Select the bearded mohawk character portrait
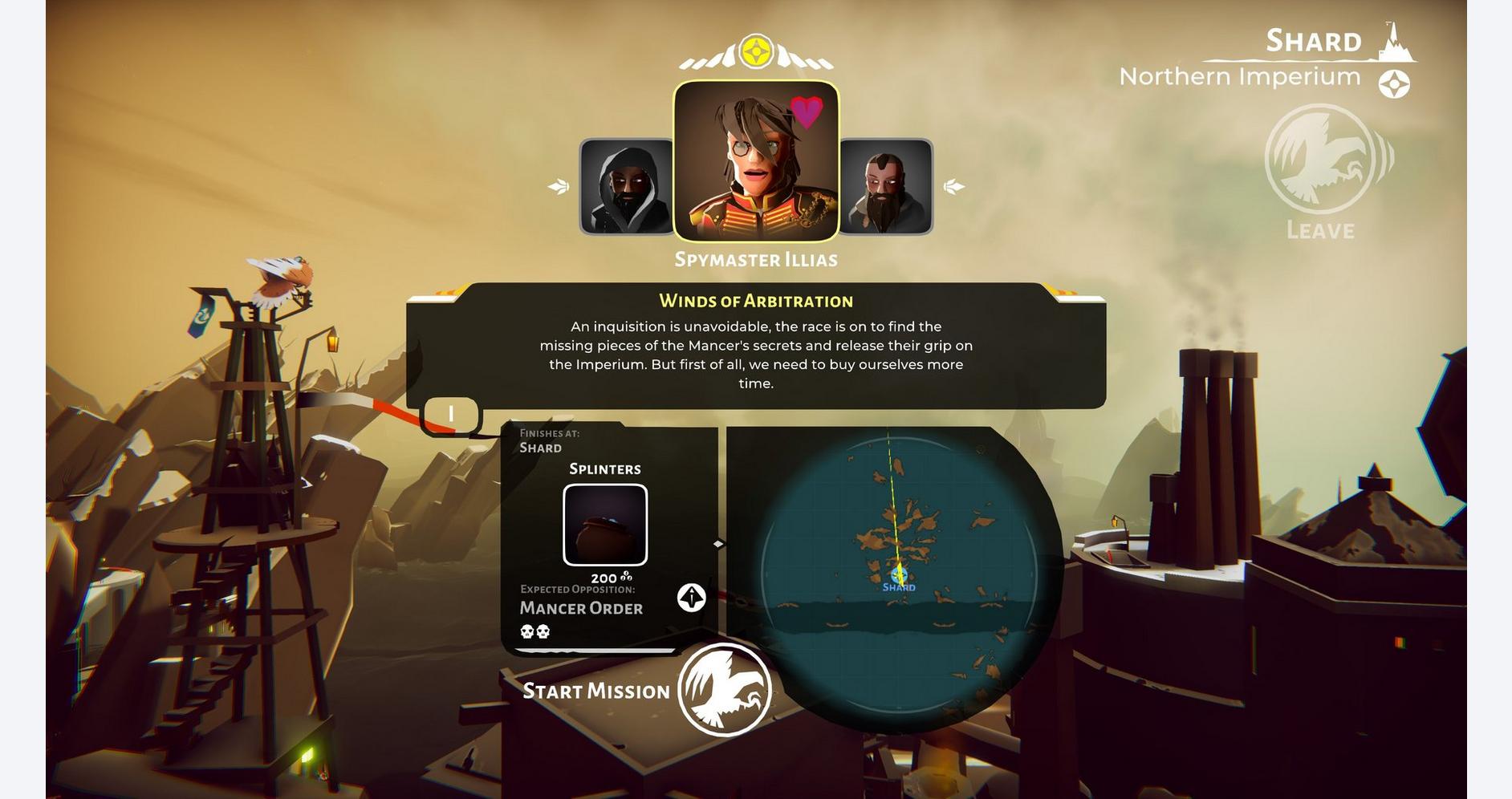 point(886,187)
